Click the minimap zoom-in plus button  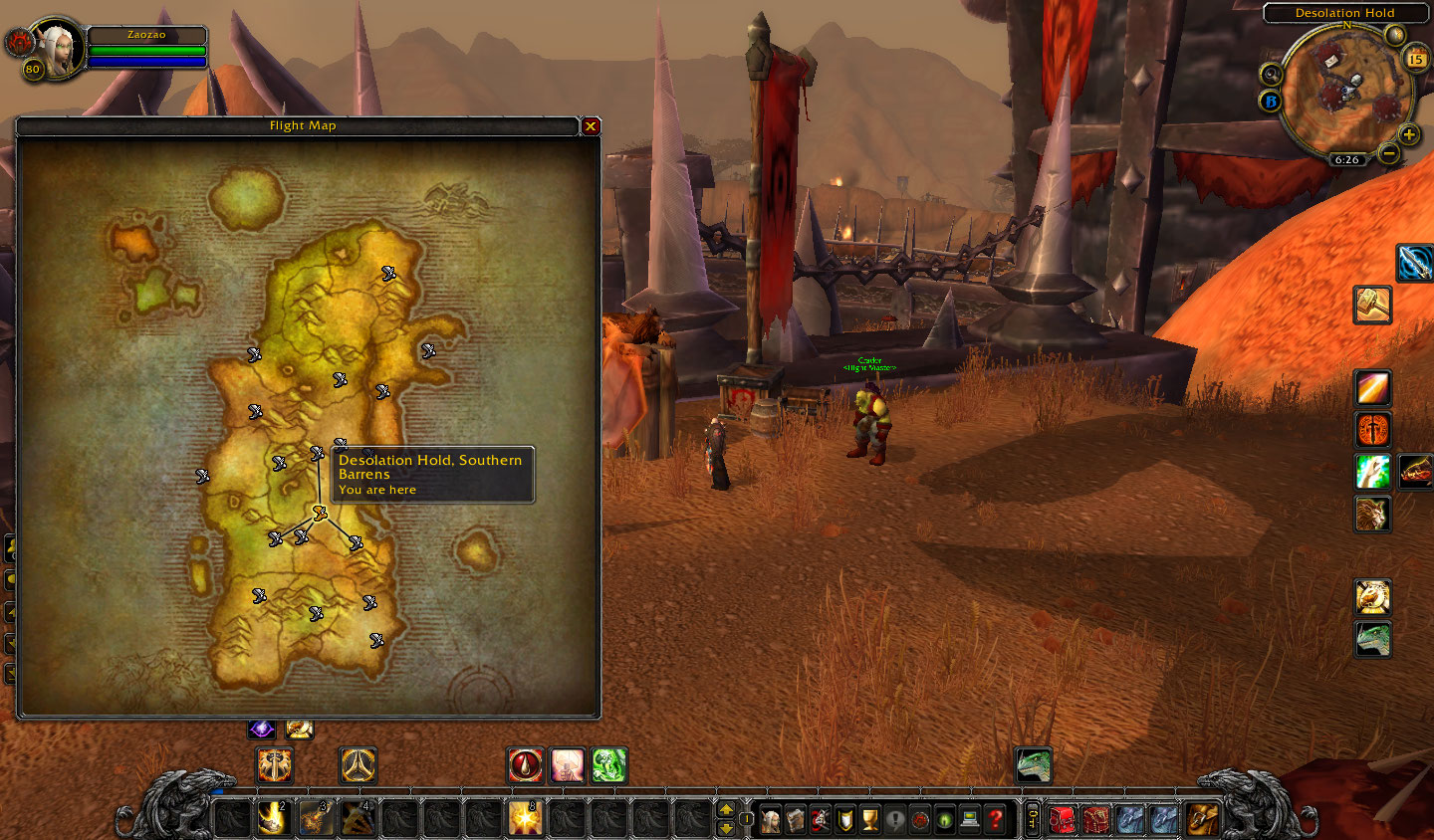click(x=1409, y=134)
